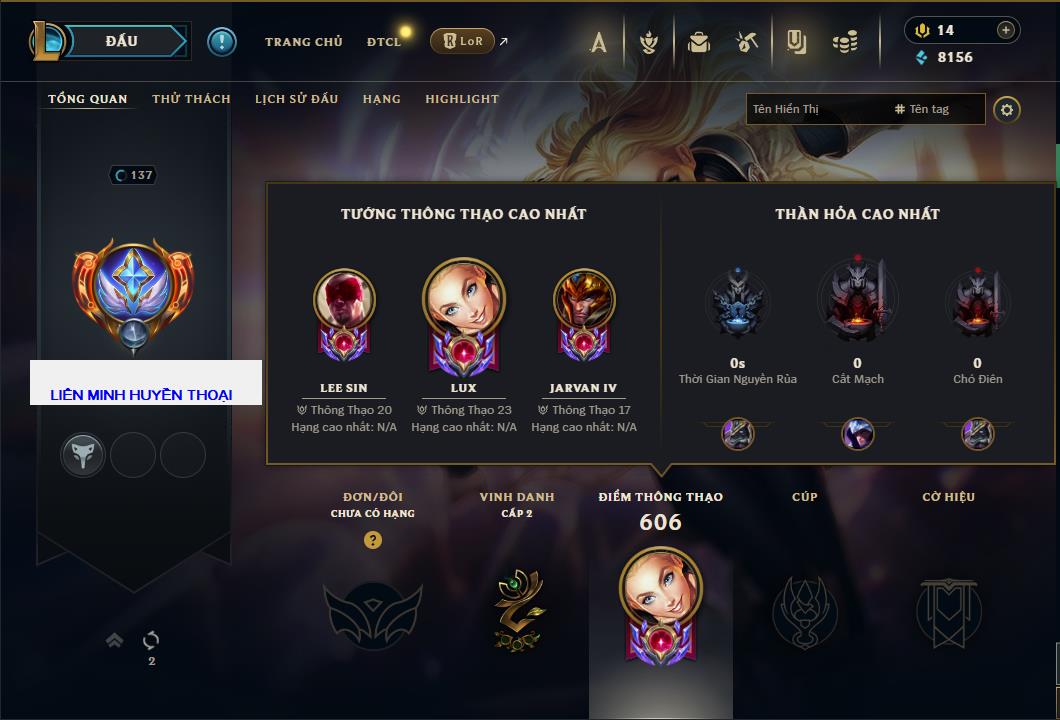
Task: Open the store coins icon
Action: [845, 42]
